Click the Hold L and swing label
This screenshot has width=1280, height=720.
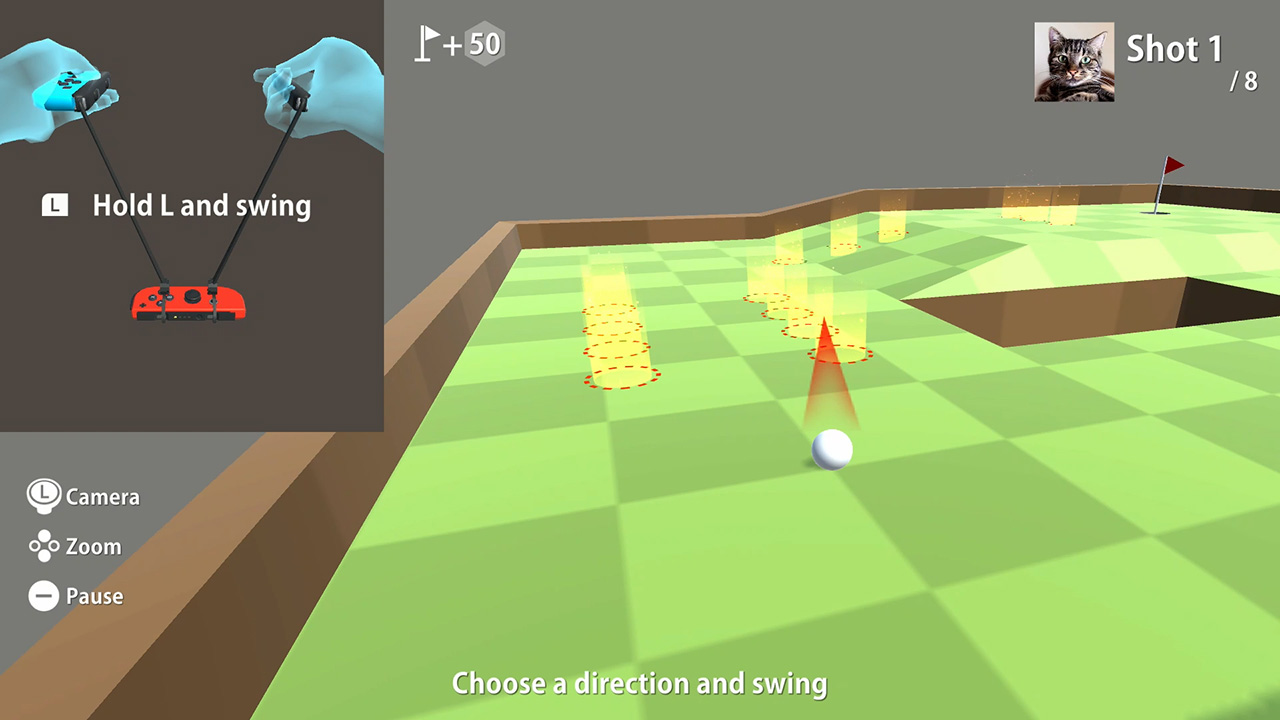click(202, 206)
